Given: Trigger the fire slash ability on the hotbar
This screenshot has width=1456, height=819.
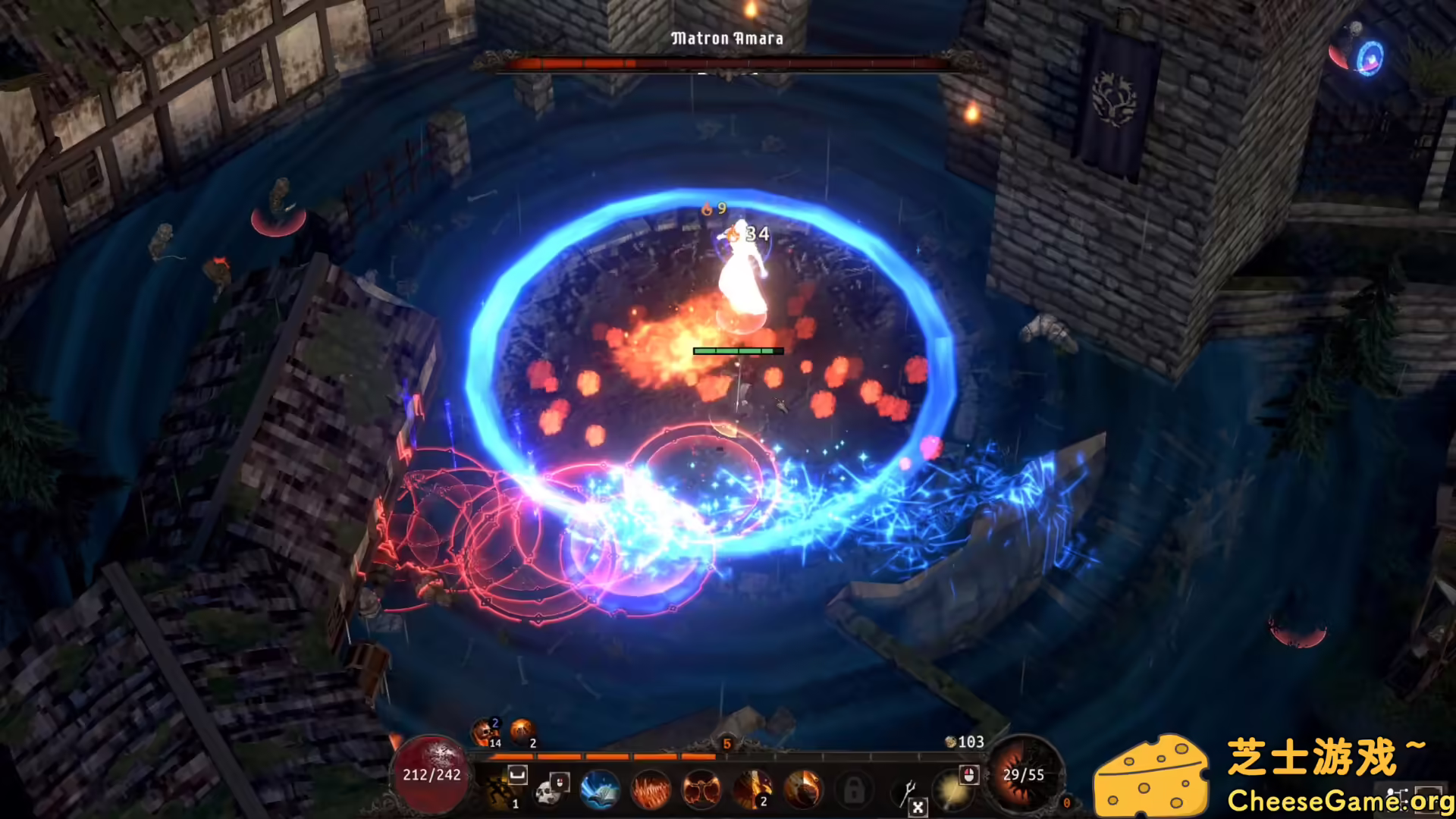Looking at the screenshot, I should (x=802, y=789).
